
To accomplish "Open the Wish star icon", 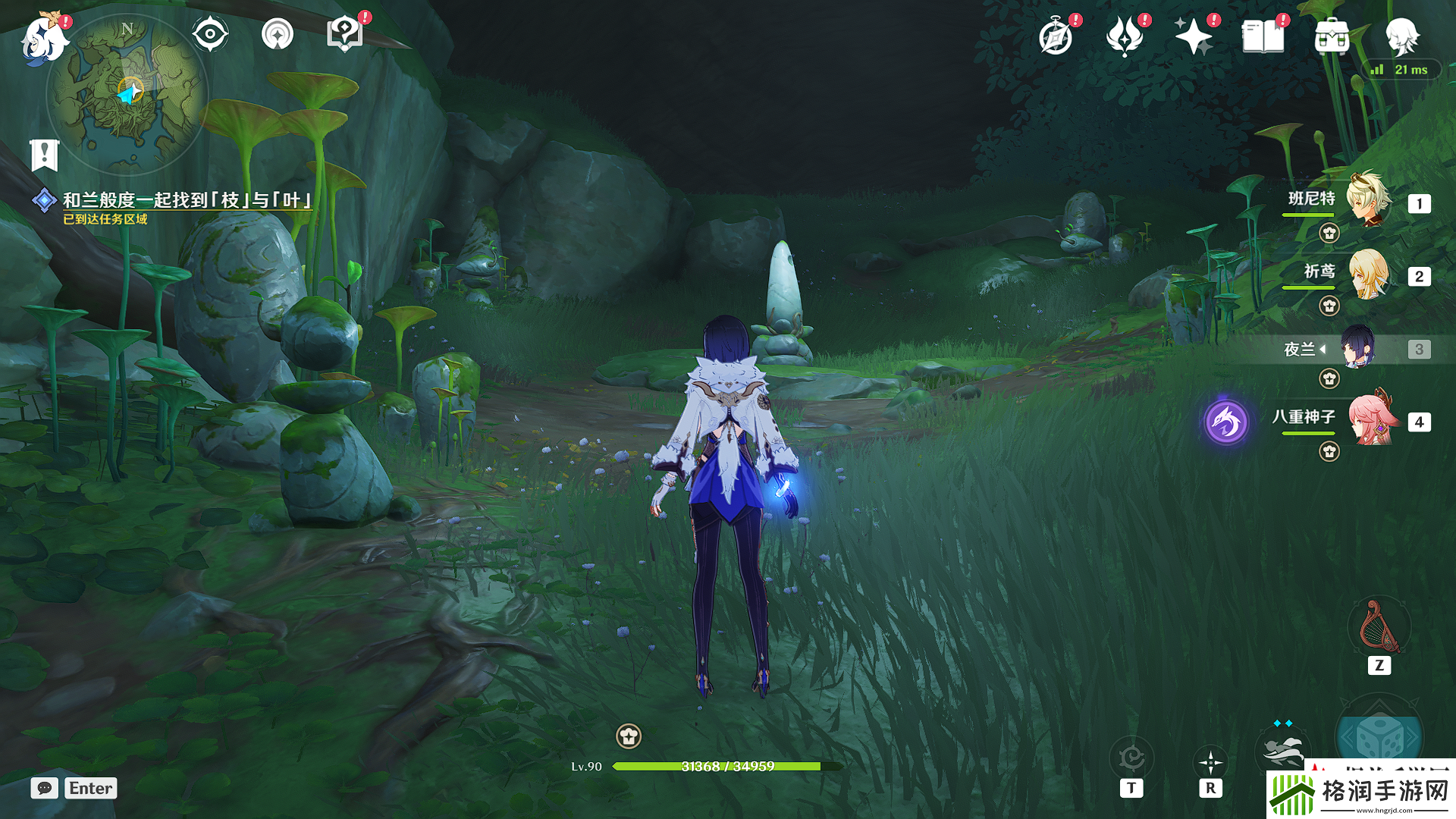I will point(1193,36).
